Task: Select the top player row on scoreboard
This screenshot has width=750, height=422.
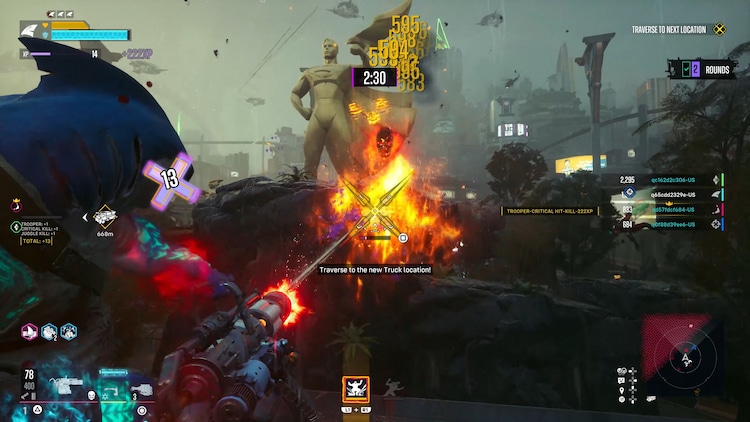Action: coord(672,180)
